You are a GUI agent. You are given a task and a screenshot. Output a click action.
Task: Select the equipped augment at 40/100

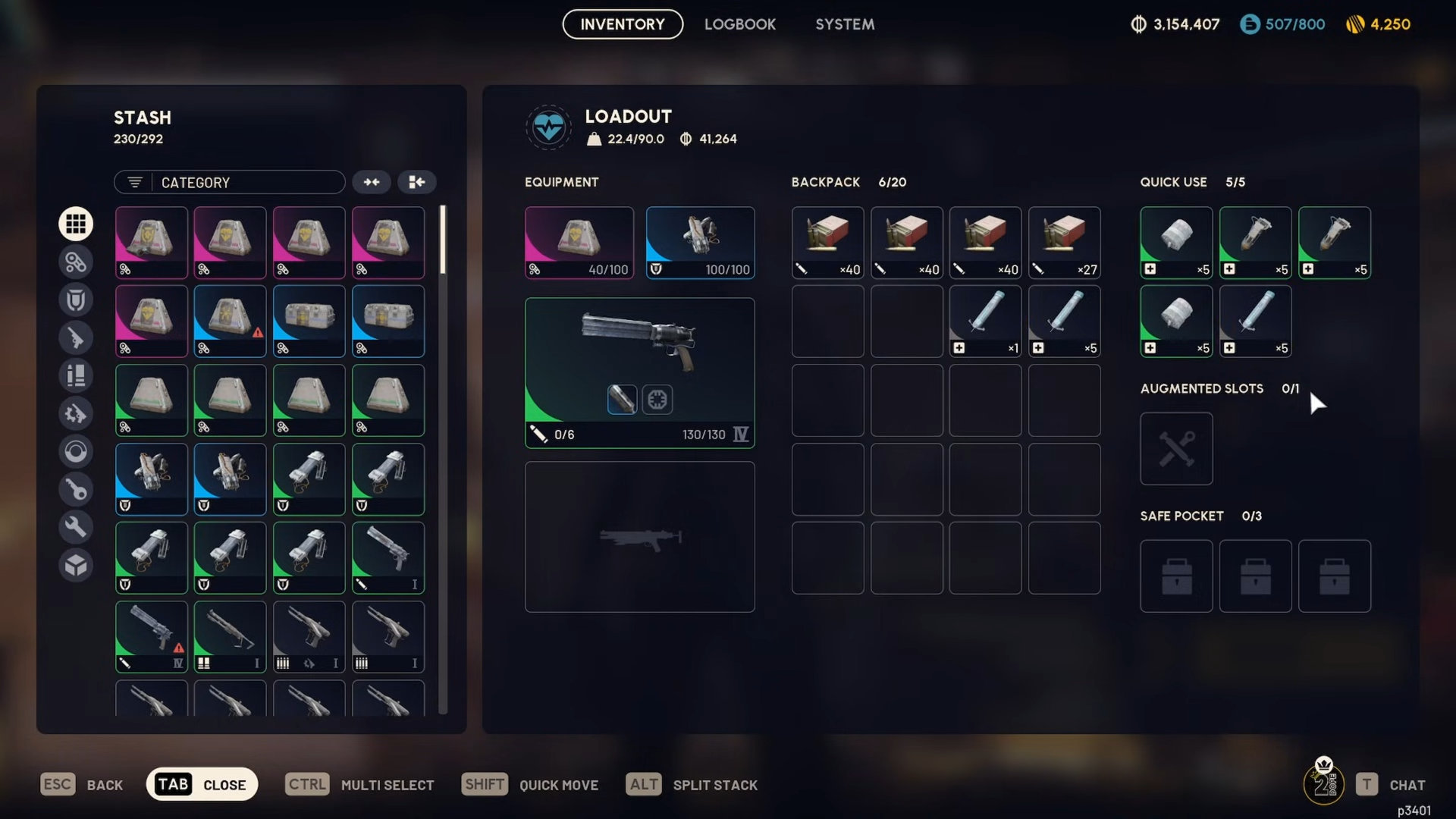tap(579, 243)
